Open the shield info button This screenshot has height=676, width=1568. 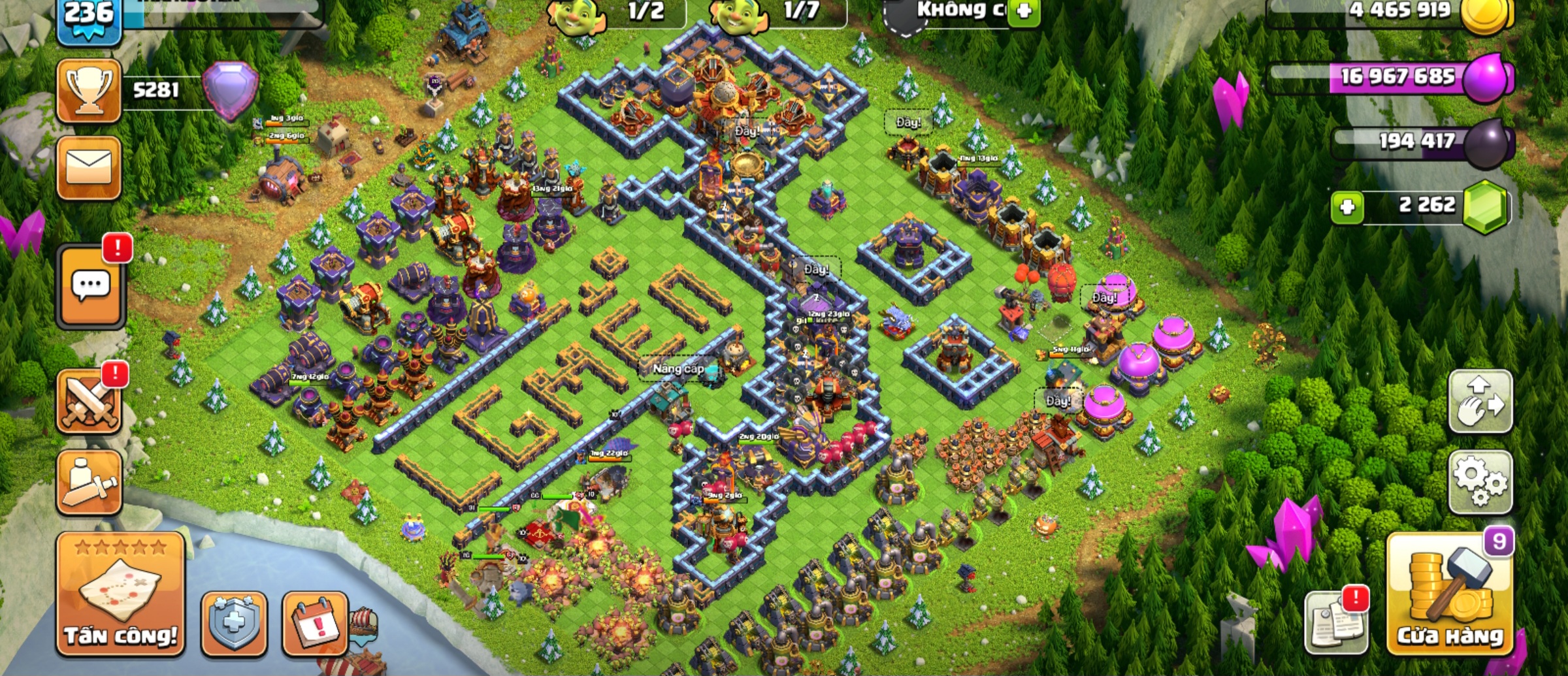pyautogui.click(x=234, y=622)
